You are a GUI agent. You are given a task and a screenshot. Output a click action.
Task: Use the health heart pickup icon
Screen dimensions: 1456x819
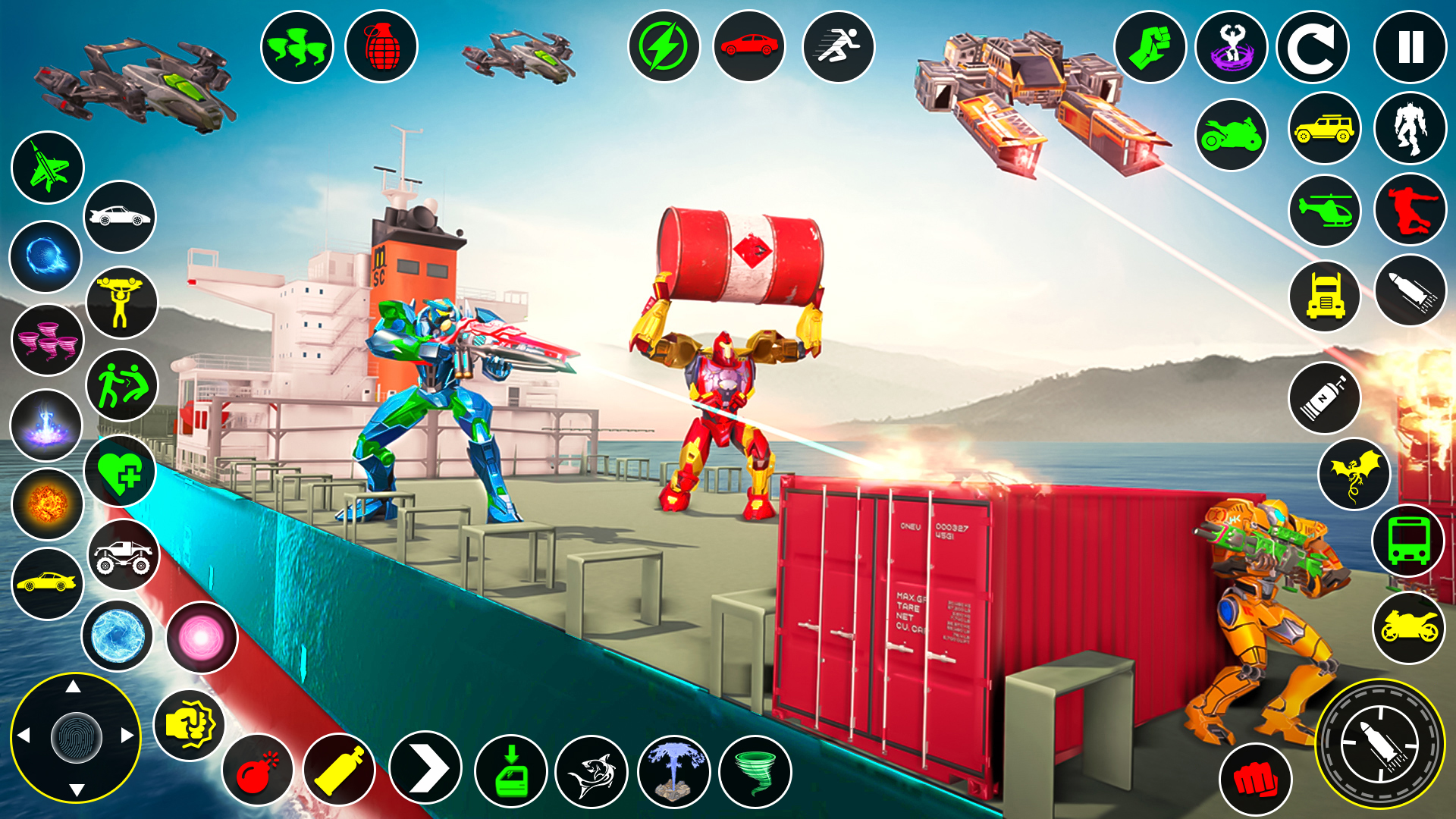pyautogui.click(x=120, y=469)
